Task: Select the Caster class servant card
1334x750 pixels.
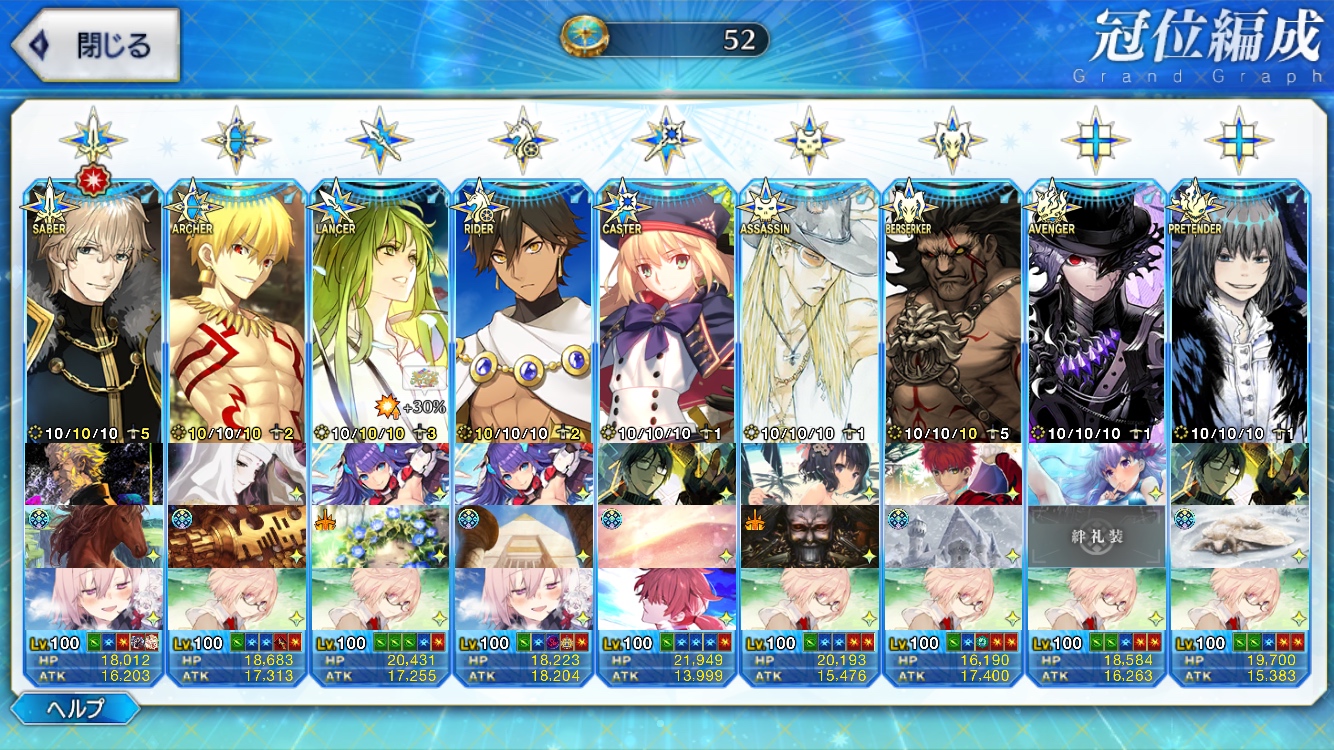Action: 666,310
